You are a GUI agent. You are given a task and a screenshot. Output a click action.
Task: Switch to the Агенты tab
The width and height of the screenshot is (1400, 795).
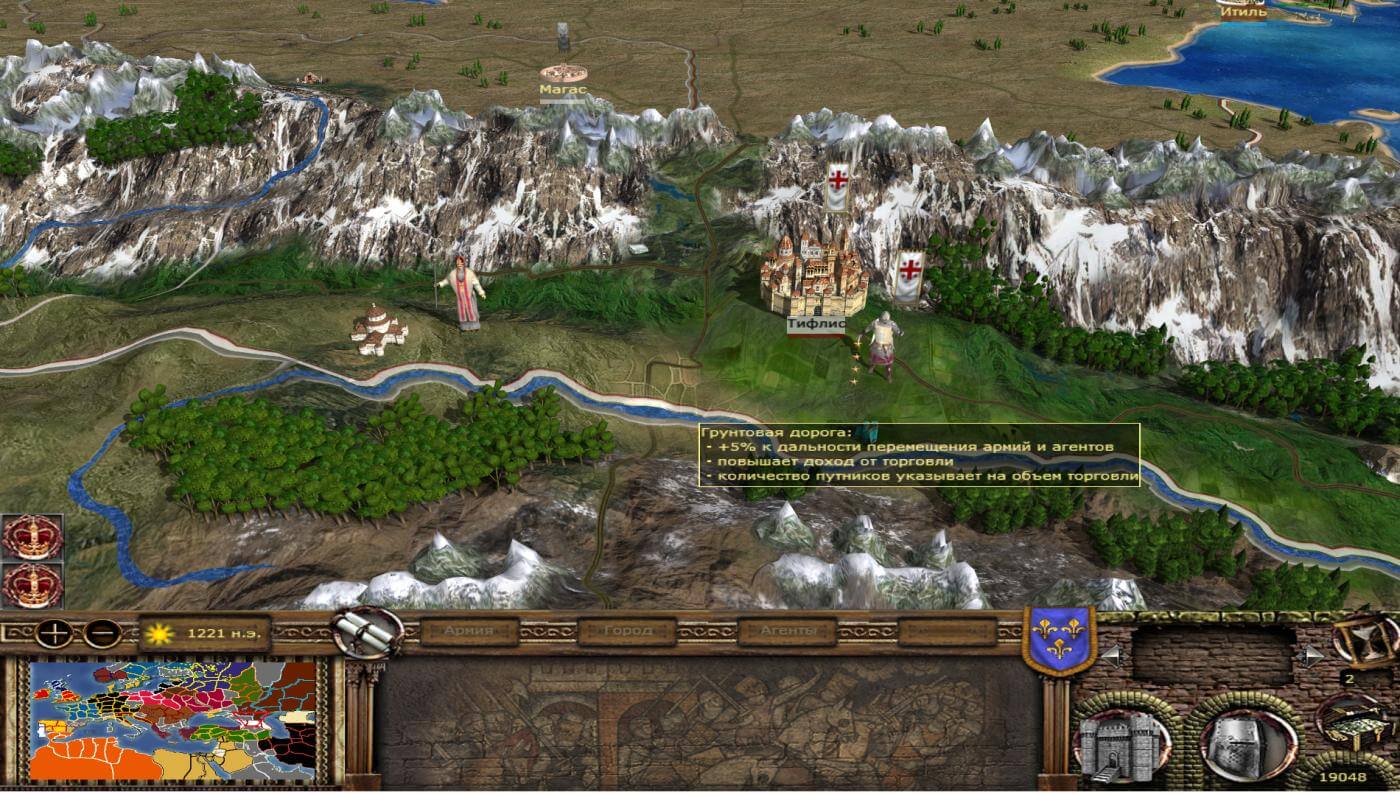point(787,632)
